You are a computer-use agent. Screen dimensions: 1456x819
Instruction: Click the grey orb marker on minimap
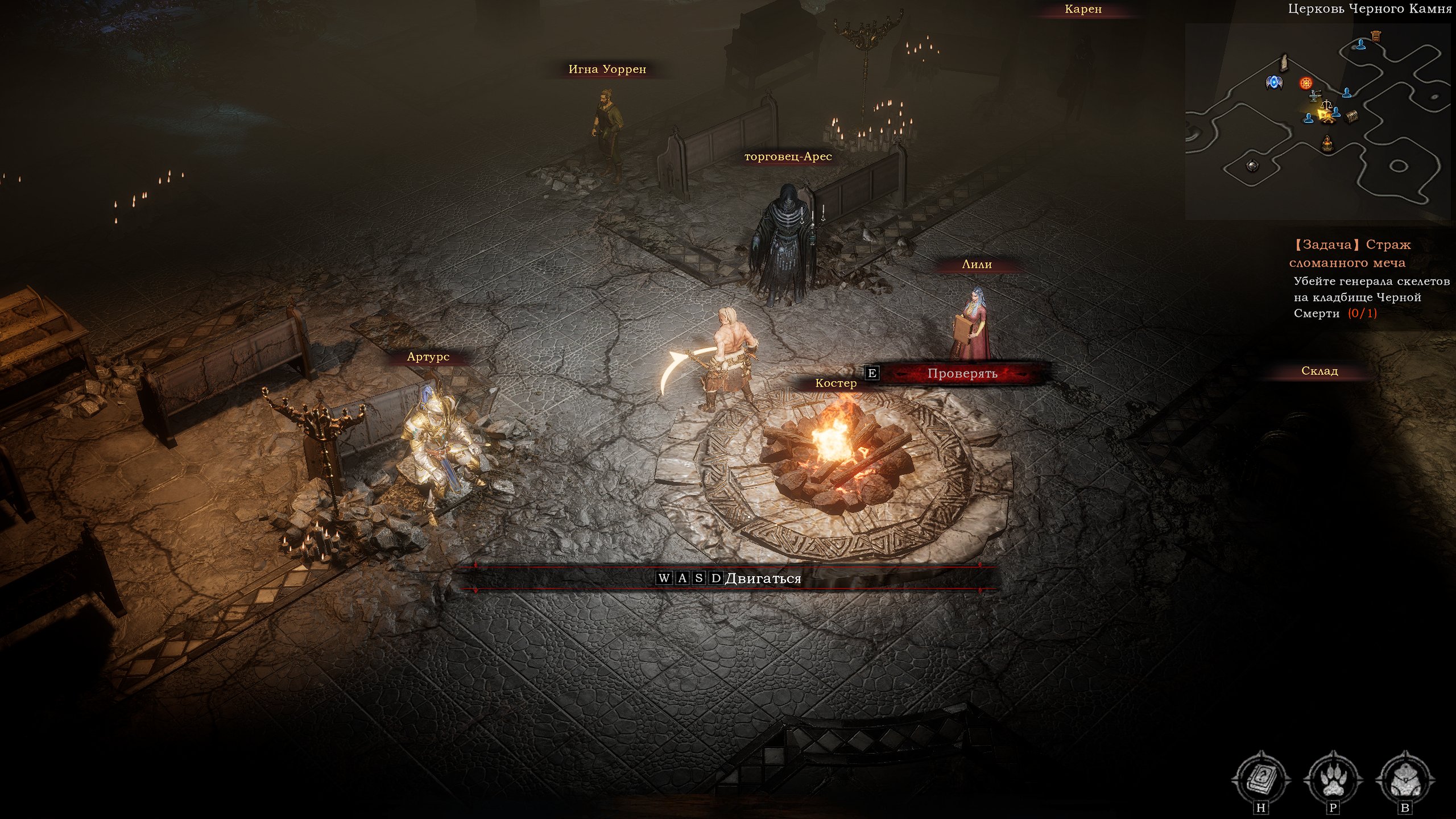pyautogui.click(x=1252, y=166)
